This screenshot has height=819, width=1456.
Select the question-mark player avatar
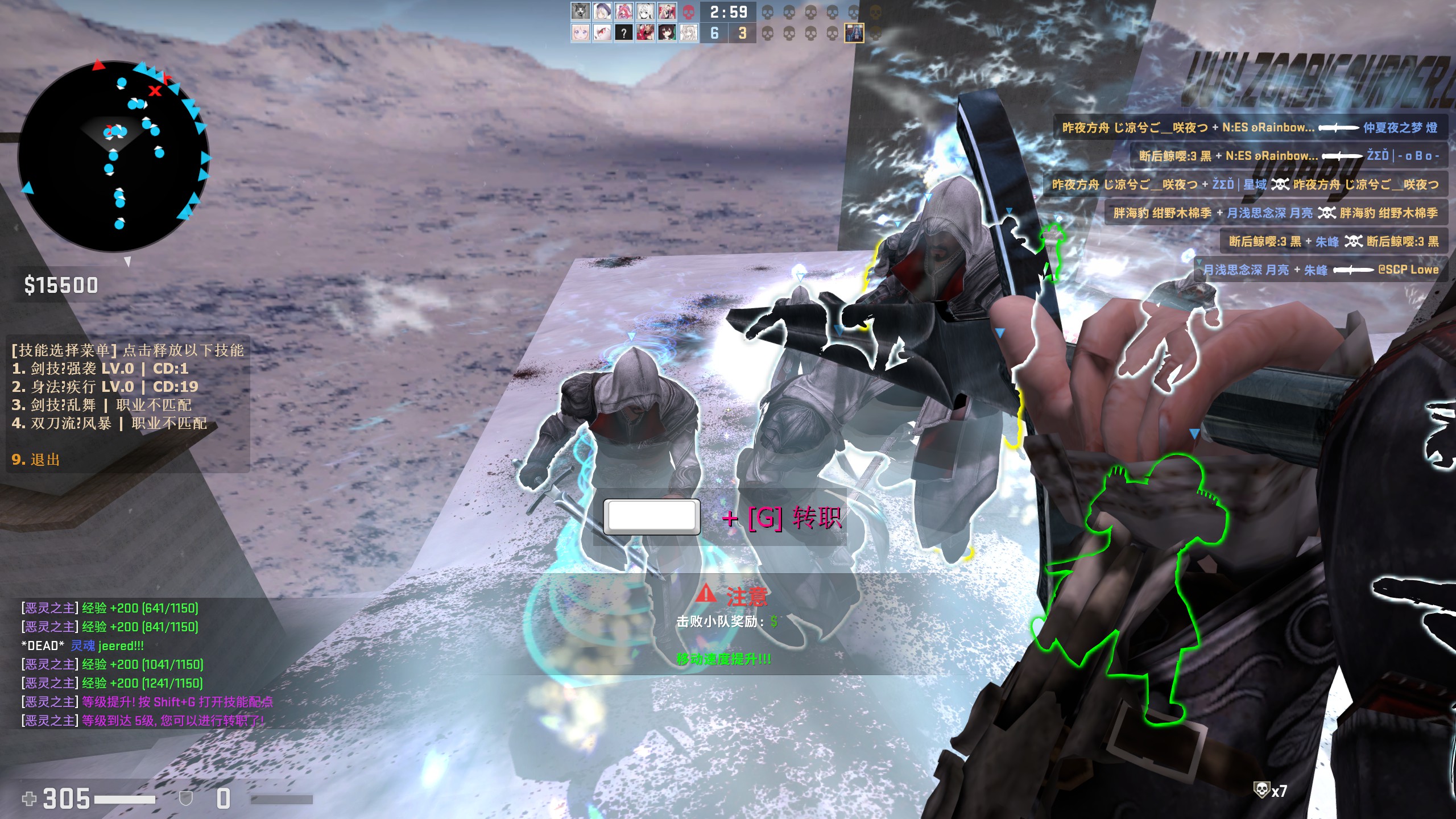624,33
